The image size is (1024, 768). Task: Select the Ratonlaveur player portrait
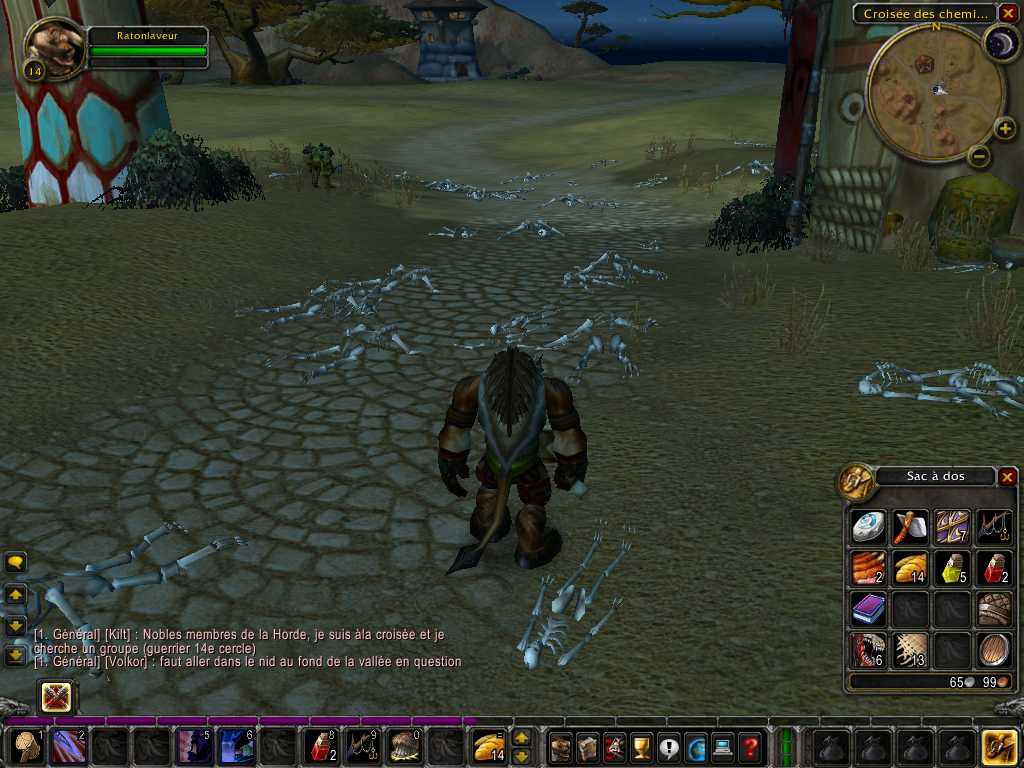(53, 47)
